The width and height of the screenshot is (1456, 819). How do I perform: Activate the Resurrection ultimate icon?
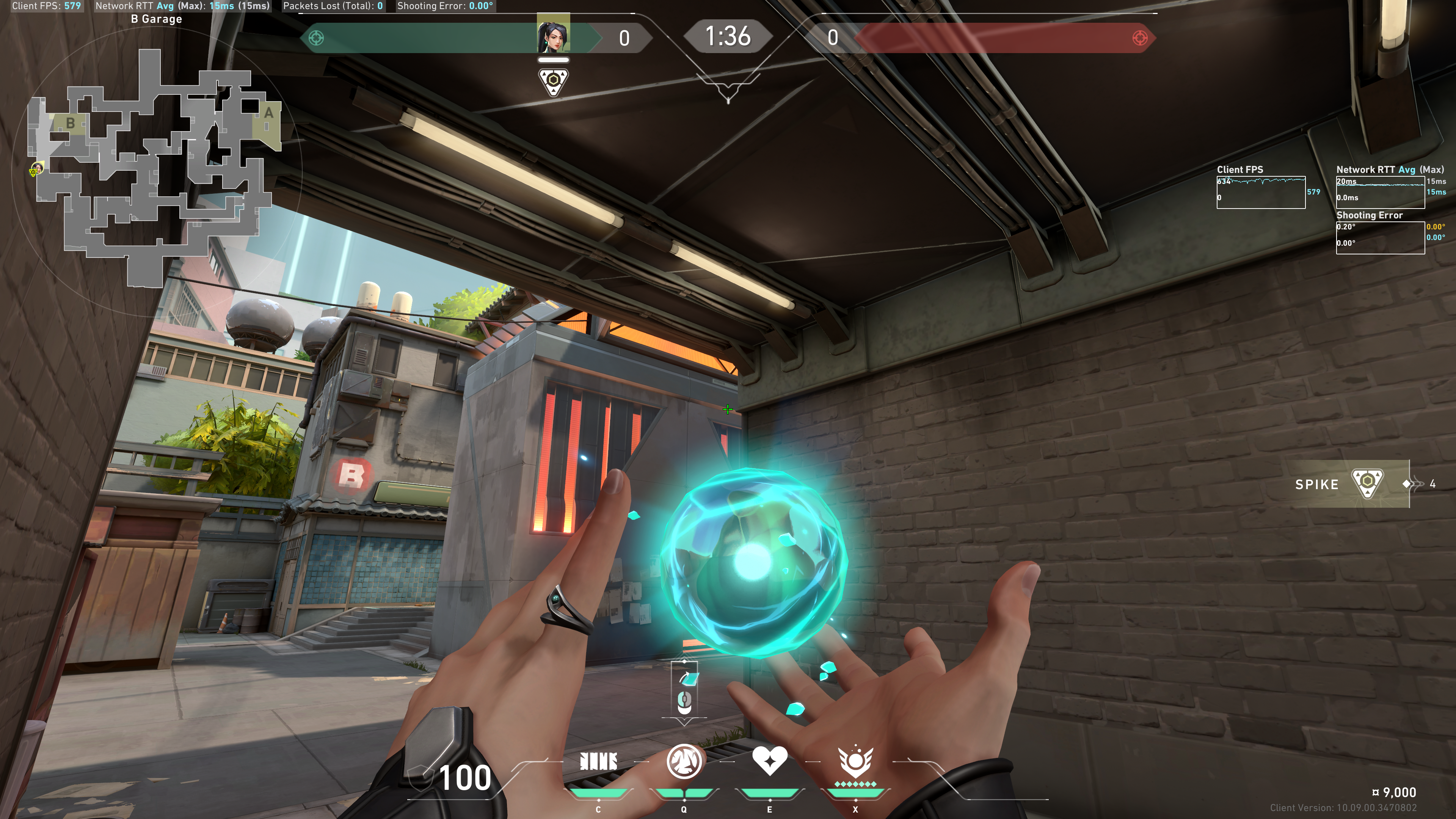(x=855, y=762)
